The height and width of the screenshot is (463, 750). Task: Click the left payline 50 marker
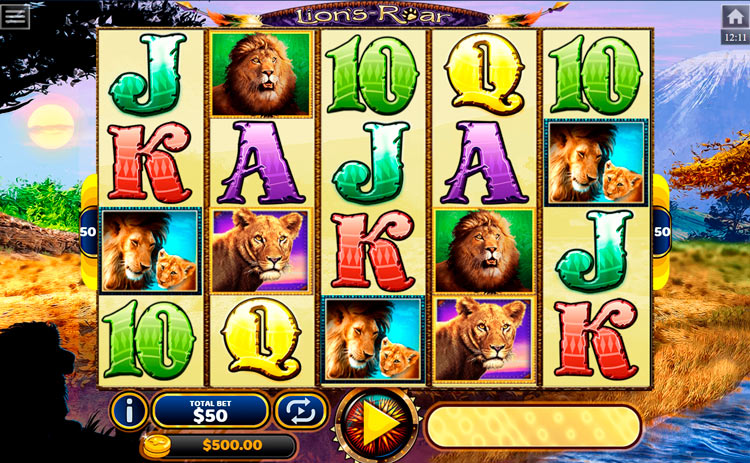(x=88, y=232)
